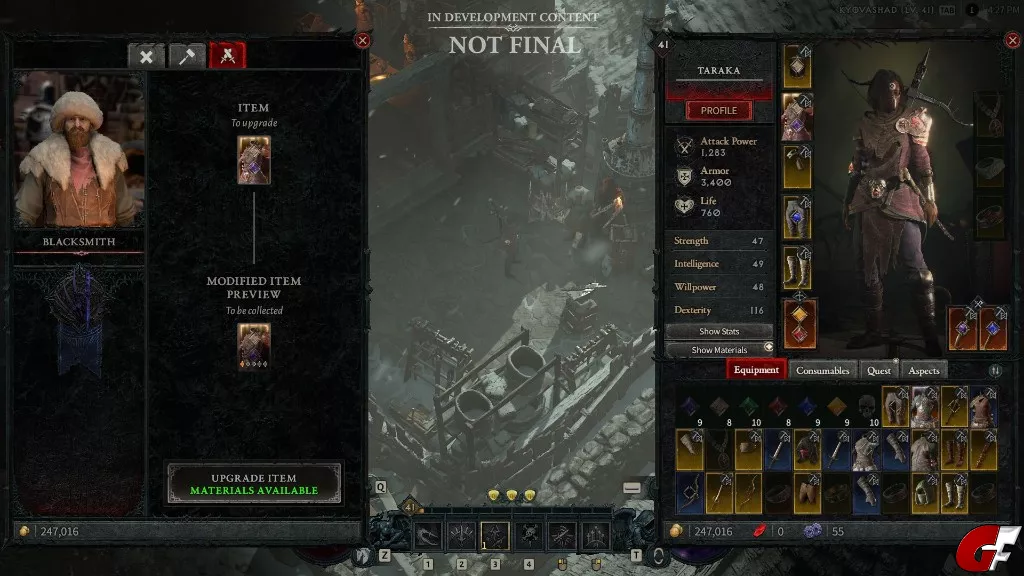1024x576 pixels.
Task: Close the Blacksmith panel
Action: [362, 40]
